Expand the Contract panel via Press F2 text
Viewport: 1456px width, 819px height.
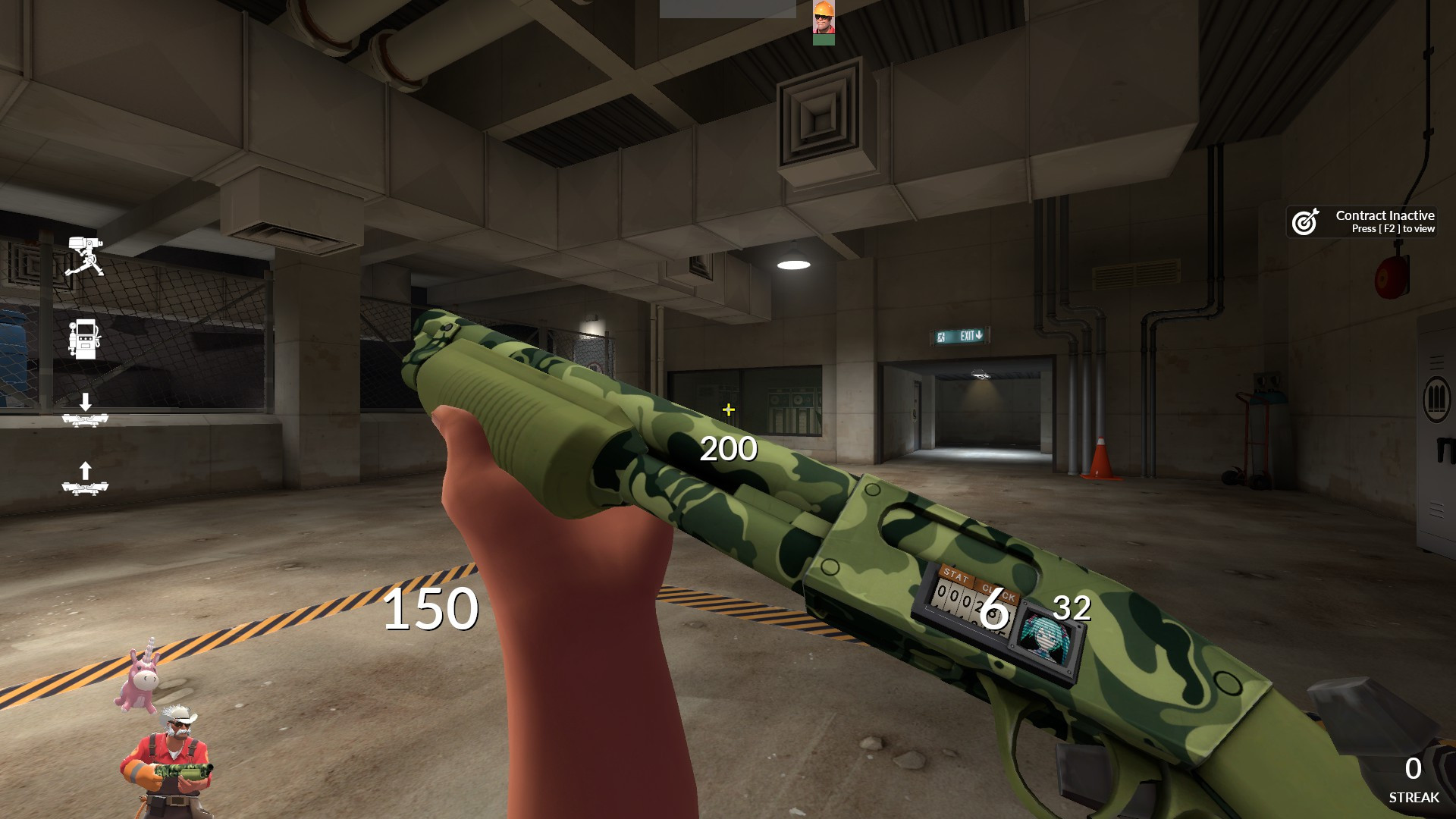point(1394,227)
